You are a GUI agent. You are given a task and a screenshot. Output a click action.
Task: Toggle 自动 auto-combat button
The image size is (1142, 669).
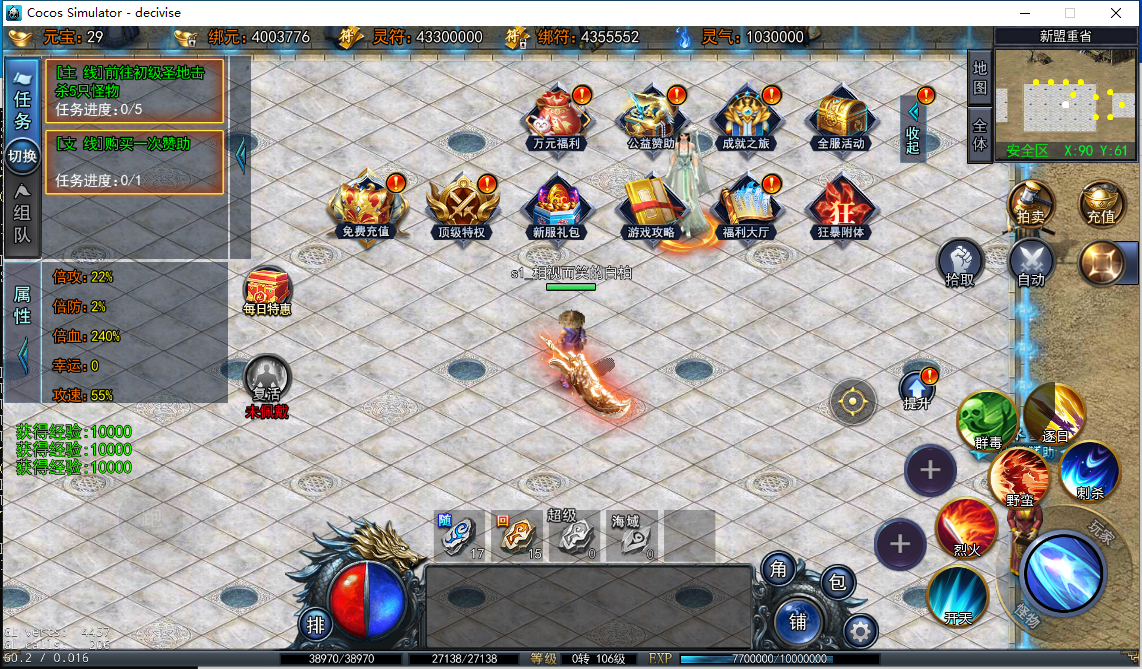click(x=1031, y=264)
